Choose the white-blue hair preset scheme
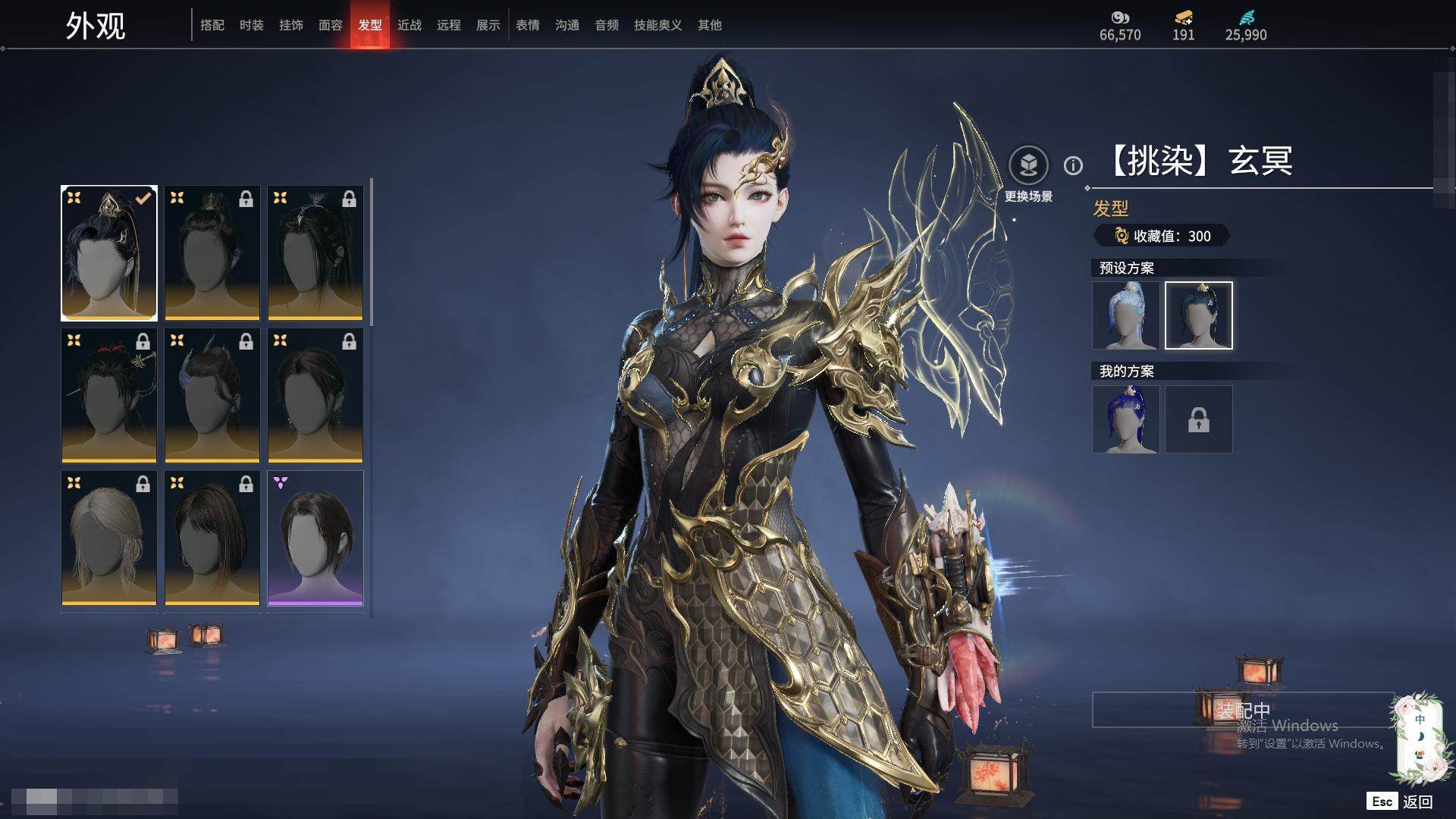The height and width of the screenshot is (819, 1456). [1126, 315]
